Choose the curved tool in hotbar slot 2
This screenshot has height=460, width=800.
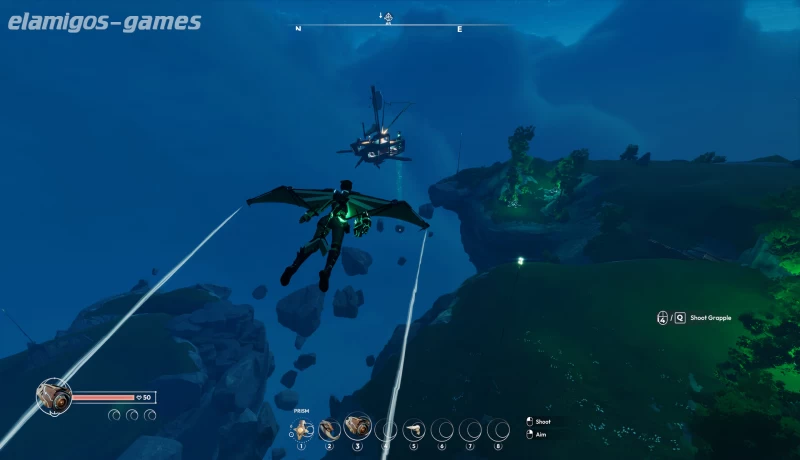click(329, 429)
